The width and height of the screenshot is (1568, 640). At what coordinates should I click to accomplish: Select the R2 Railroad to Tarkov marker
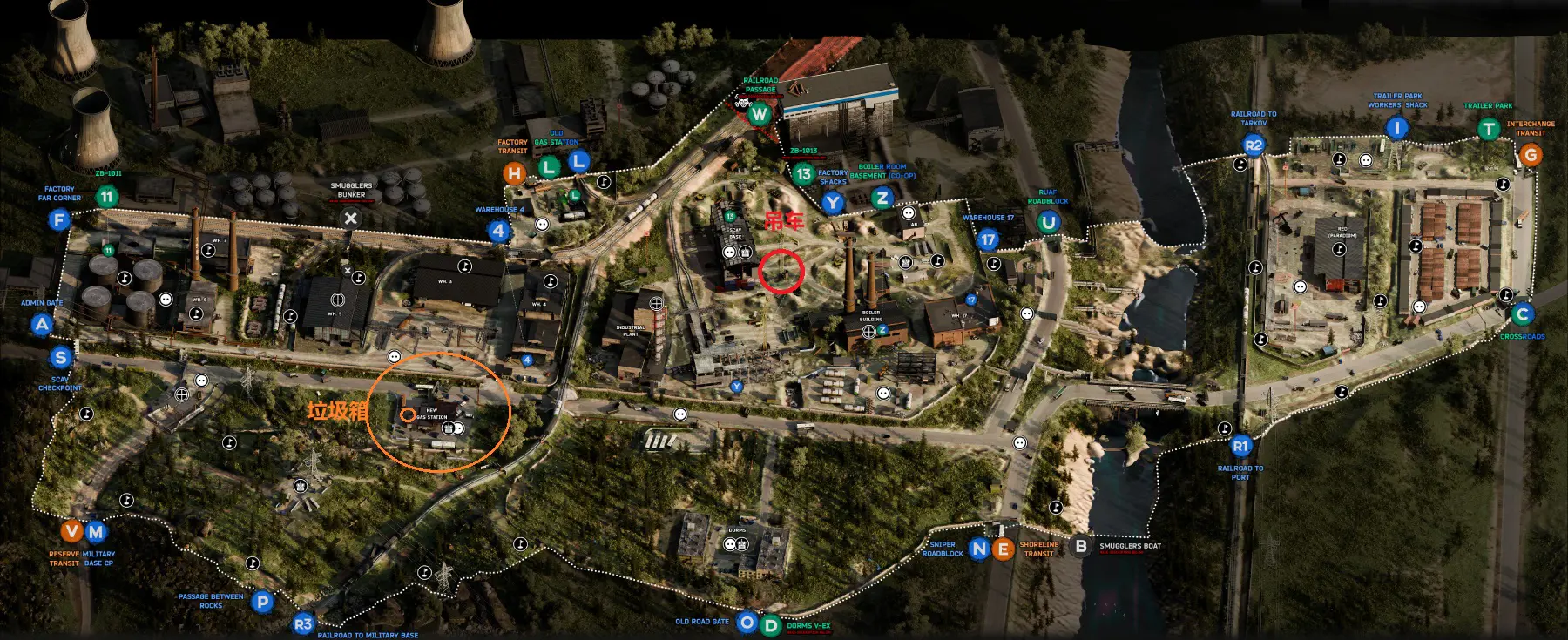pyautogui.click(x=1254, y=145)
